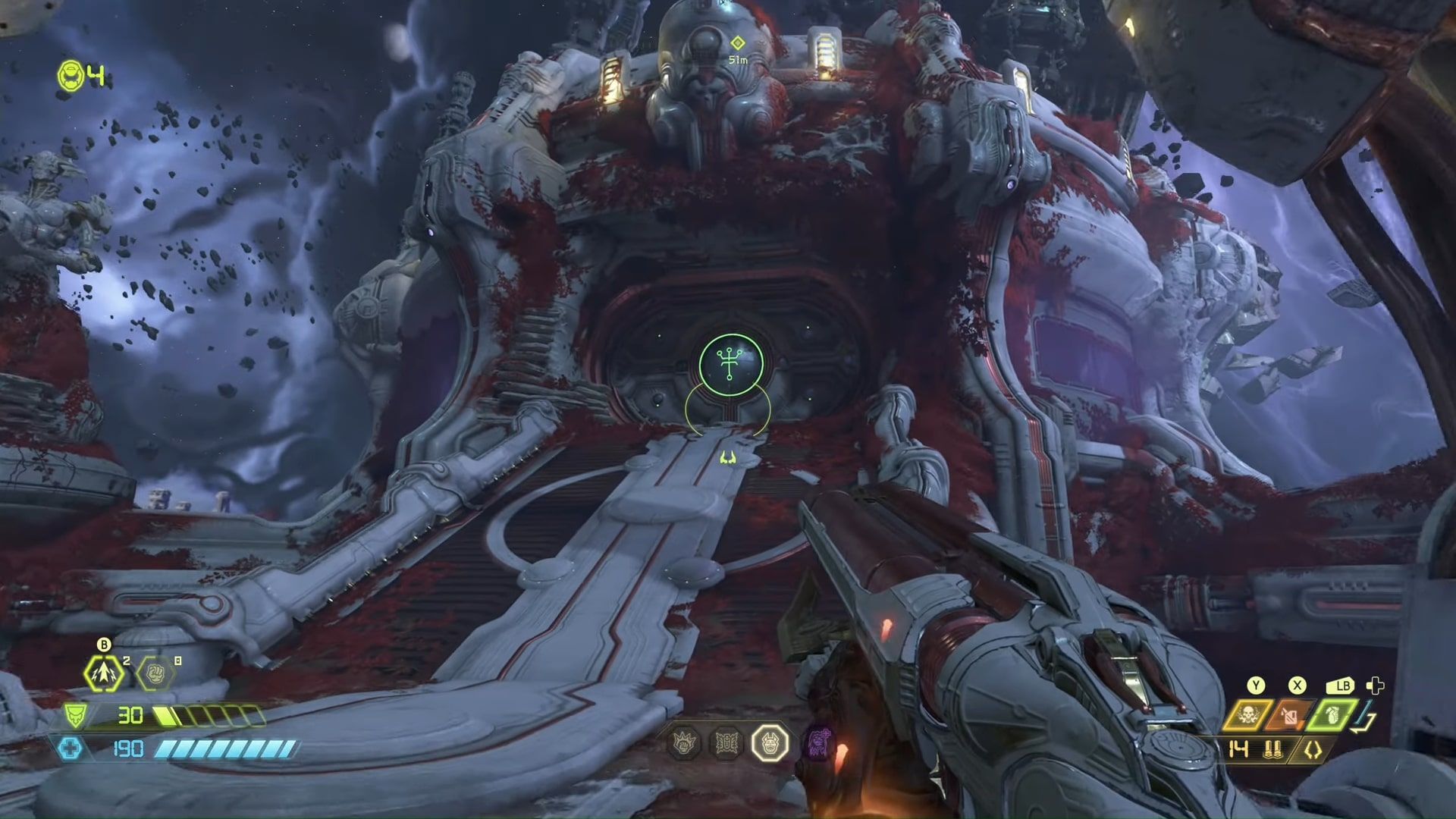This screenshot has width=1456, height=819.
Task: Select the X button prompt
Action: point(1298,685)
